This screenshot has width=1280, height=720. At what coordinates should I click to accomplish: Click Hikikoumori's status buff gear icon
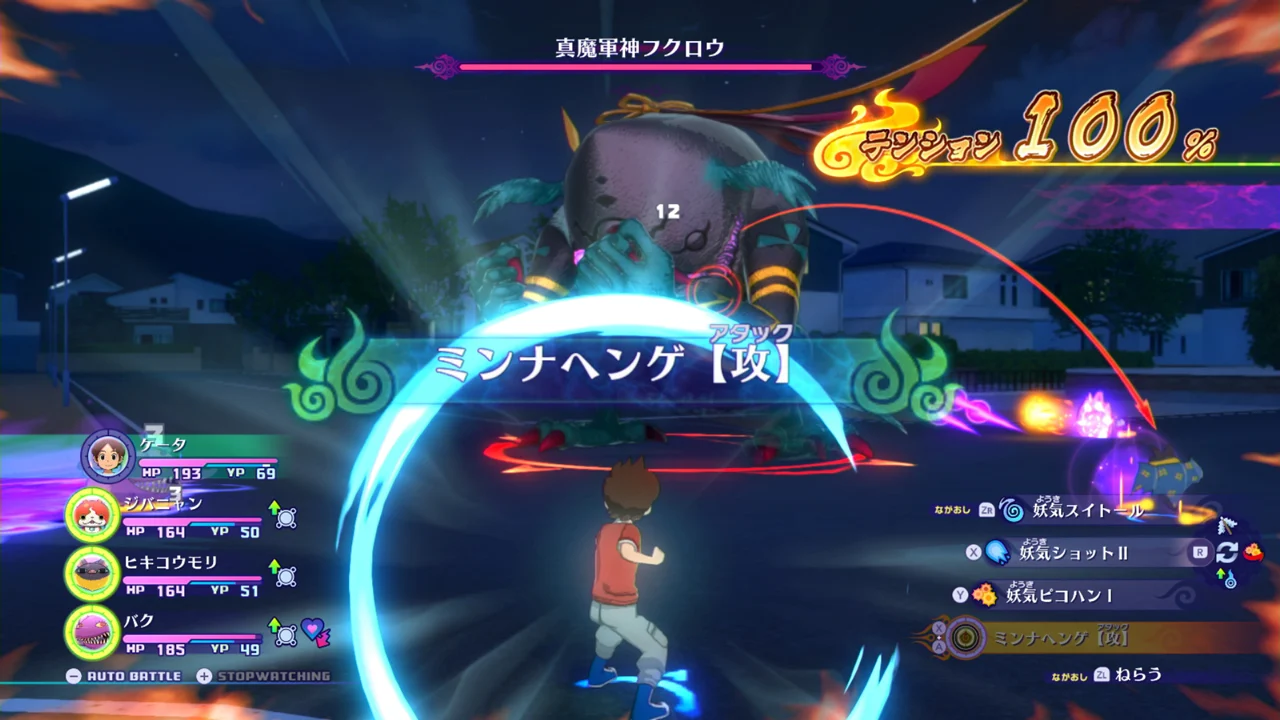(x=285, y=576)
